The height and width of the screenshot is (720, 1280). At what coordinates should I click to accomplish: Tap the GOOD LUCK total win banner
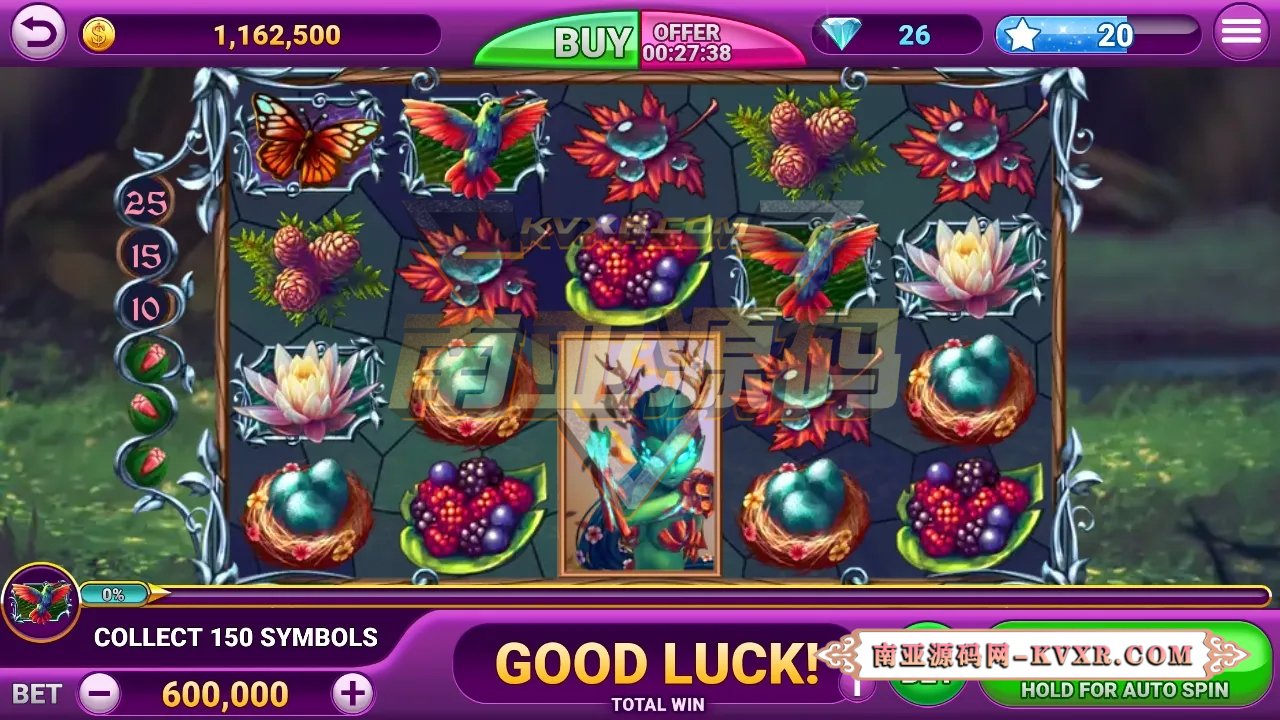(x=655, y=662)
